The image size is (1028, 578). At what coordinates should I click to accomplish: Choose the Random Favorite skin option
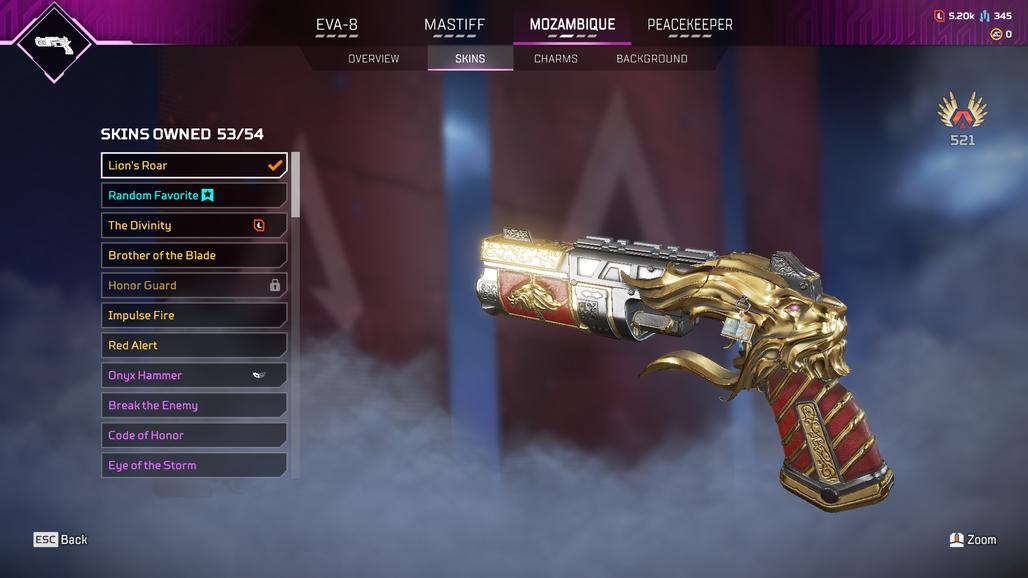pos(194,195)
